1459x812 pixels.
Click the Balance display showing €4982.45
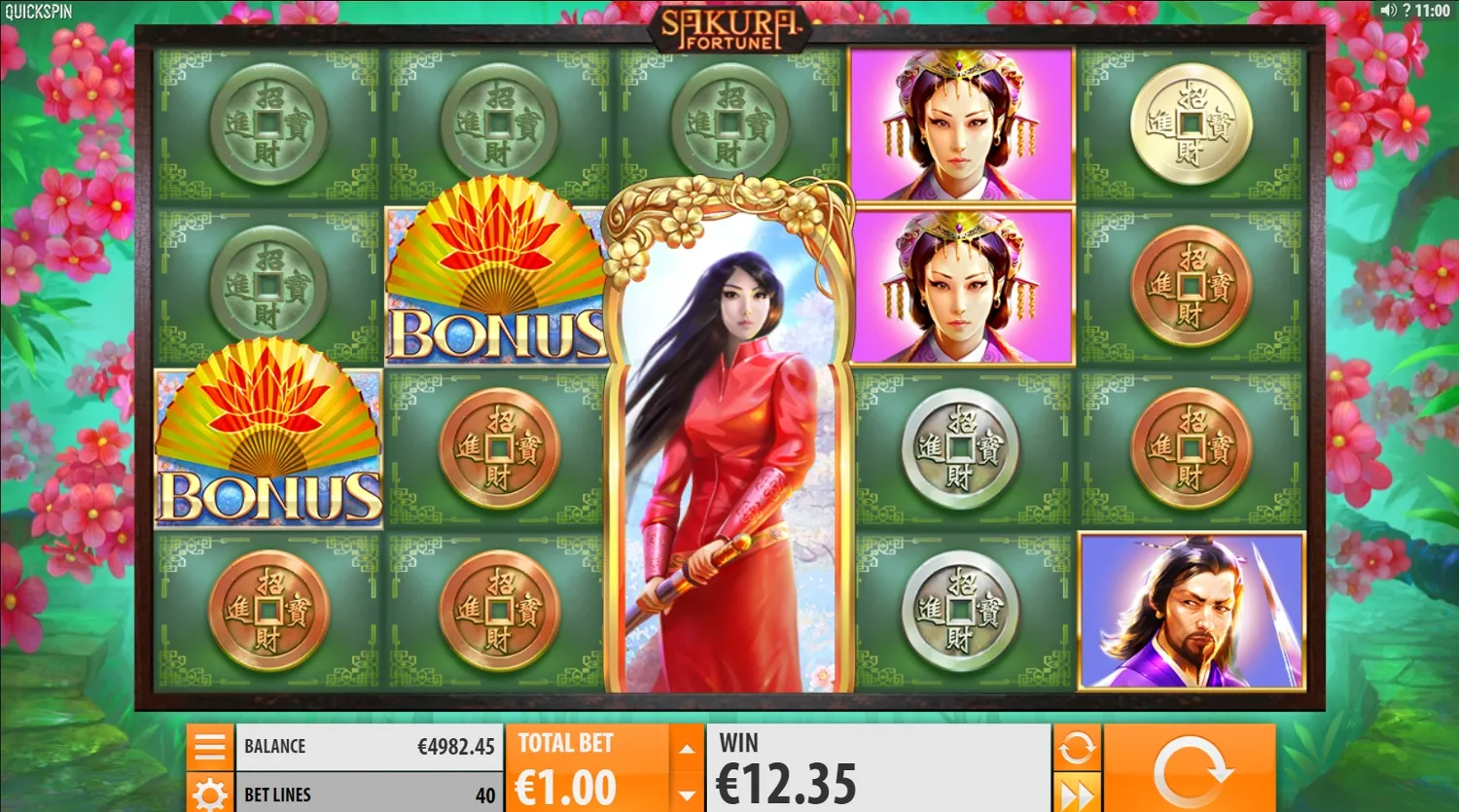tap(370, 746)
